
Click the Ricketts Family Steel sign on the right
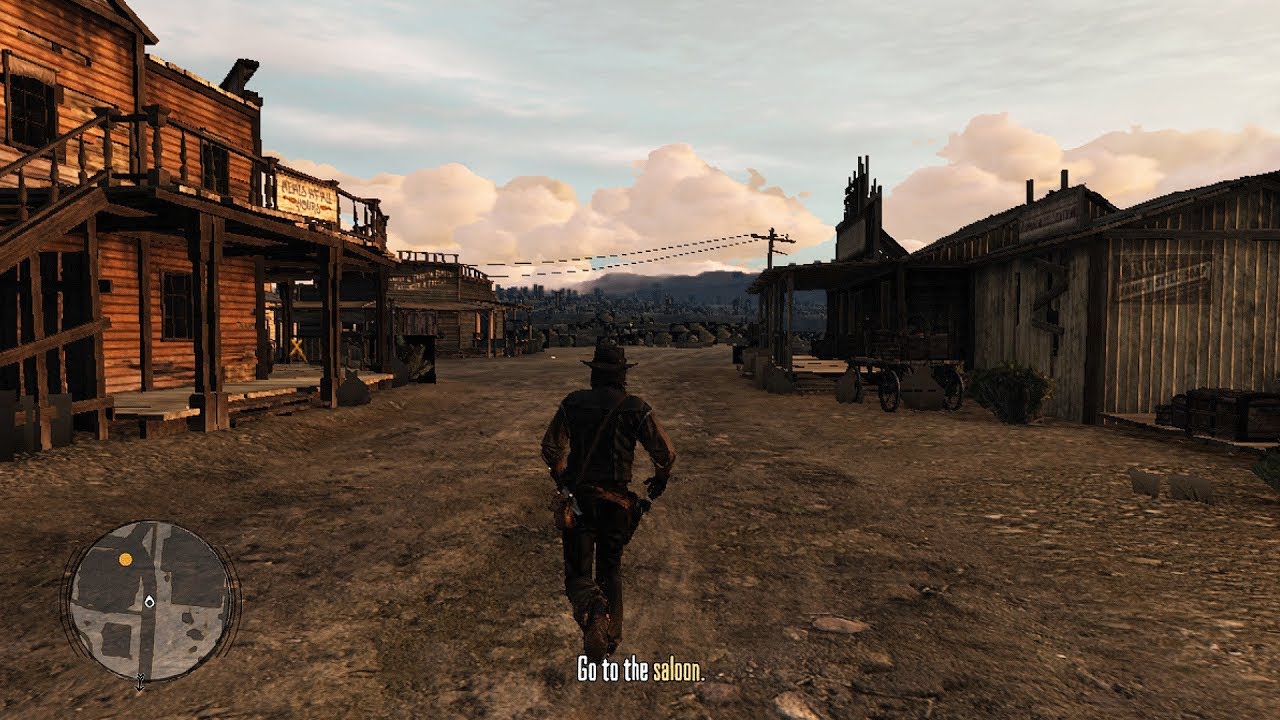pyautogui.click(x=1160, y=276)
